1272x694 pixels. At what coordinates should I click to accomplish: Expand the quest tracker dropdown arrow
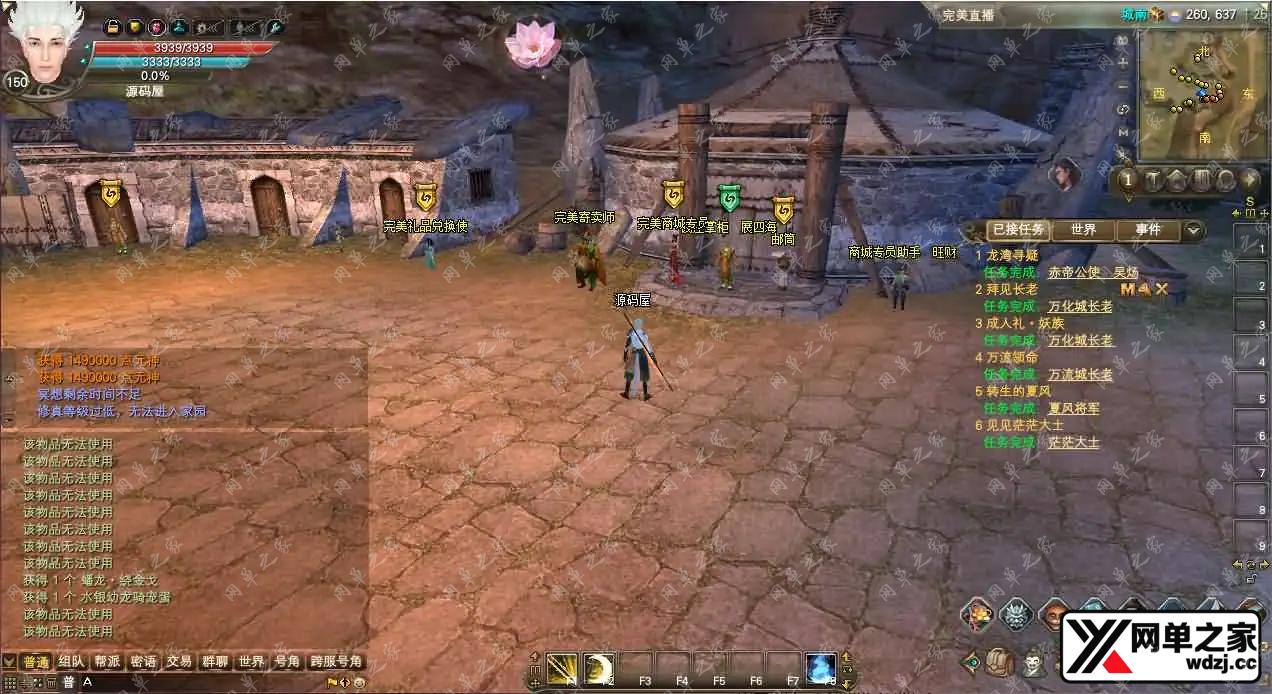coord(1193,230)
